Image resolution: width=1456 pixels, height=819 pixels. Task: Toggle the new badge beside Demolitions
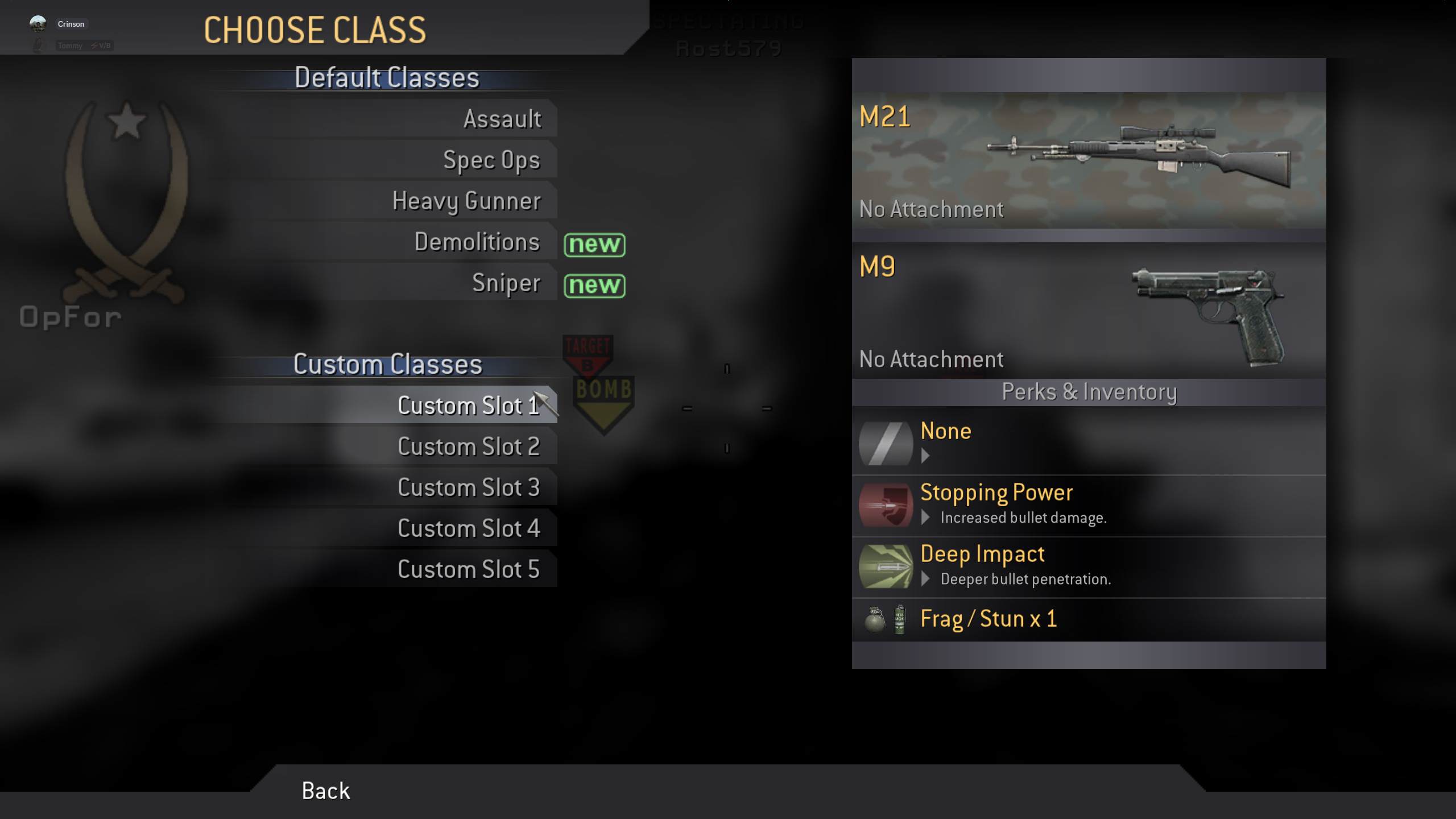[x=595, y=245]
